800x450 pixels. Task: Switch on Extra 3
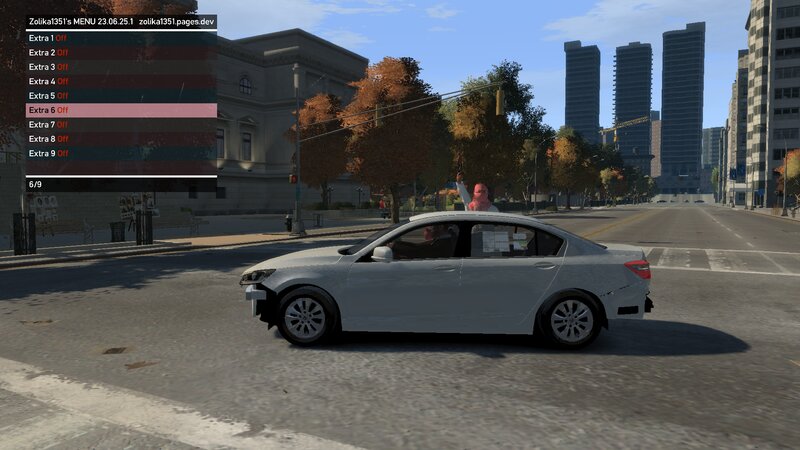click(x=120, y=67)
